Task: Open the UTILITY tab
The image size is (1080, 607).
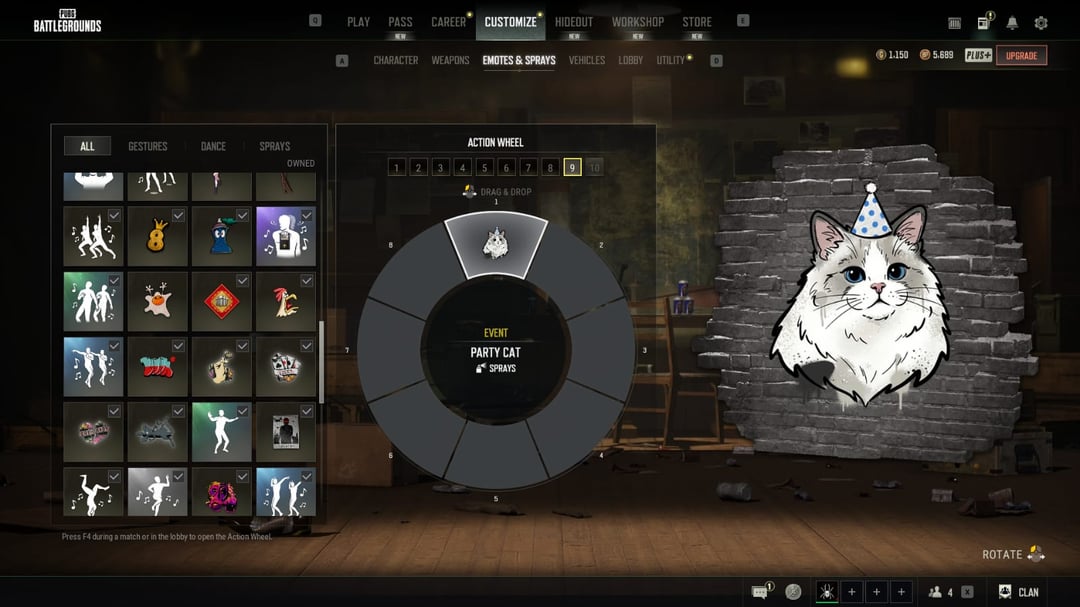Action: (671, 61)
